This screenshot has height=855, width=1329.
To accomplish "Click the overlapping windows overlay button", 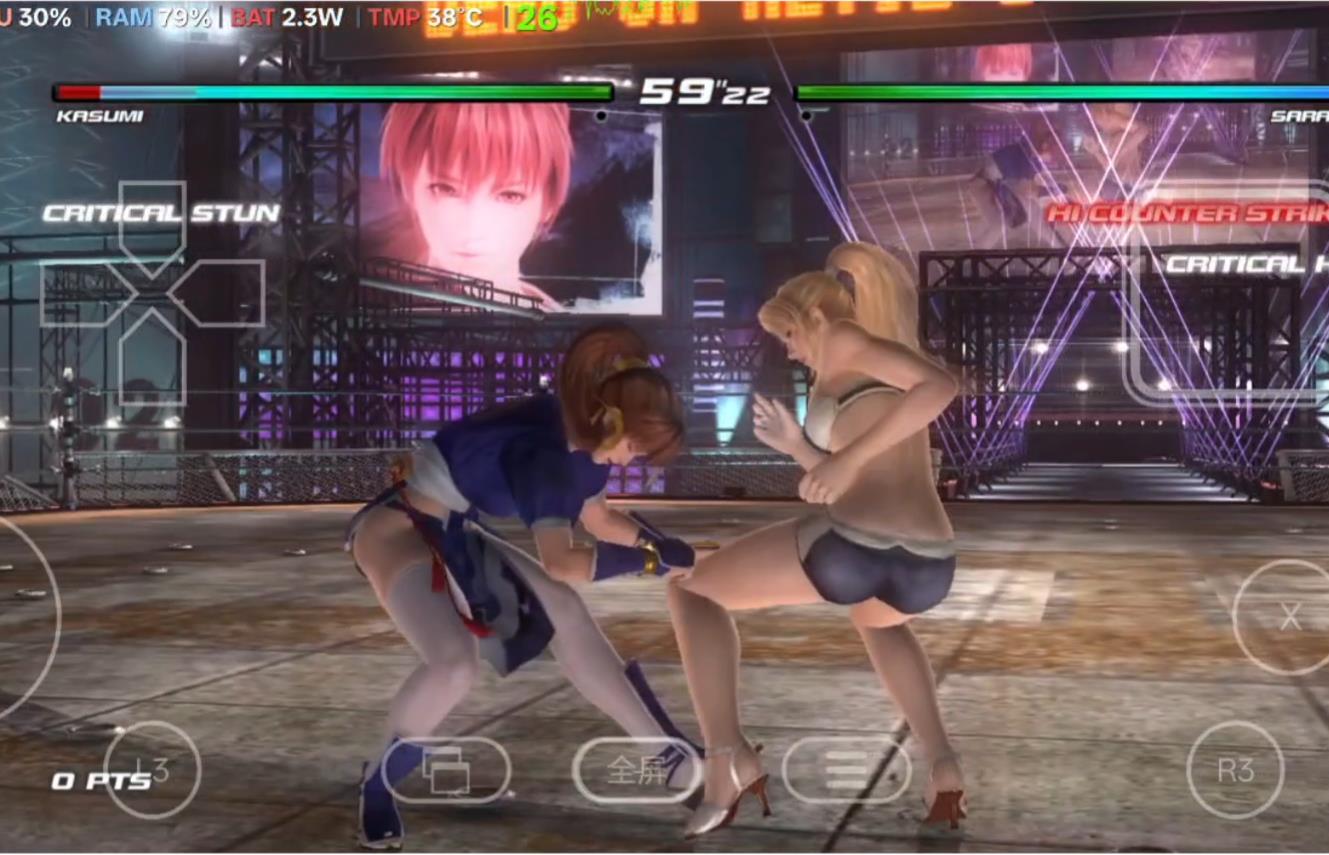I will coord(446,770).
